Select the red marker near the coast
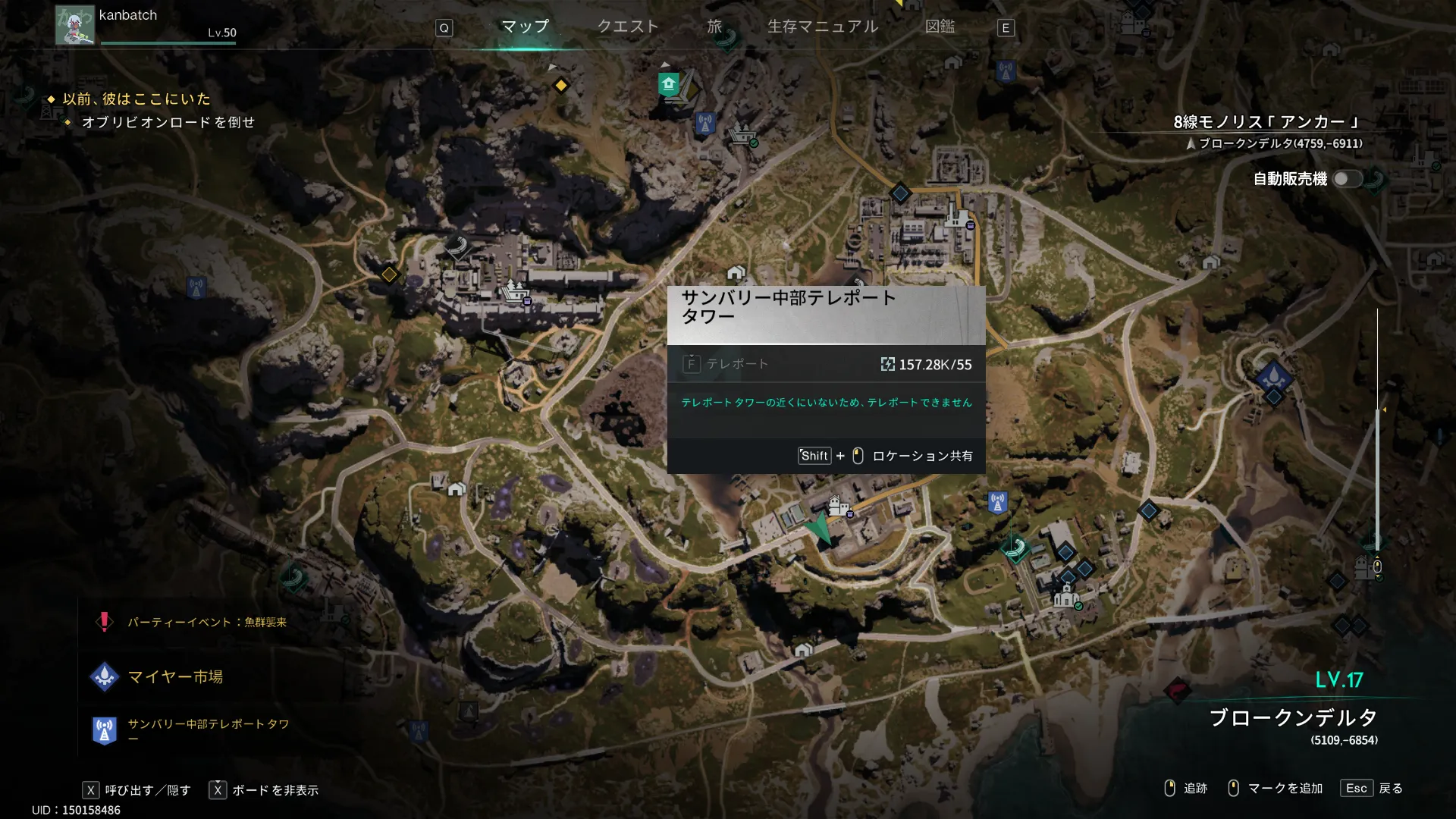Viewport: 1456px width, 819px height. click(x=1176, y=690)
